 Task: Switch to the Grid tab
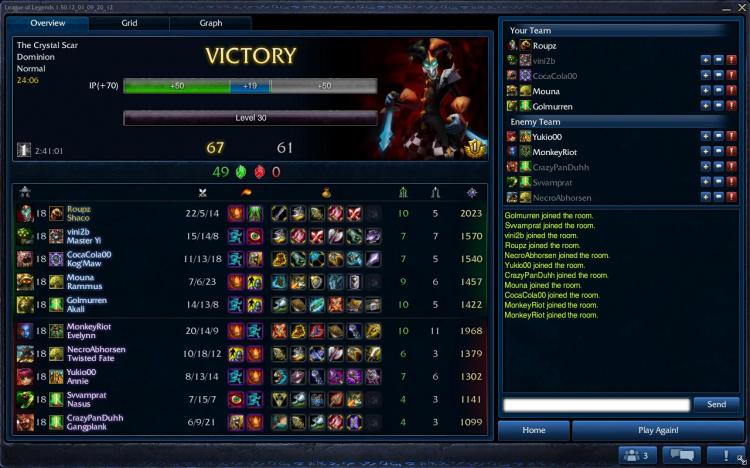[129, 22]
